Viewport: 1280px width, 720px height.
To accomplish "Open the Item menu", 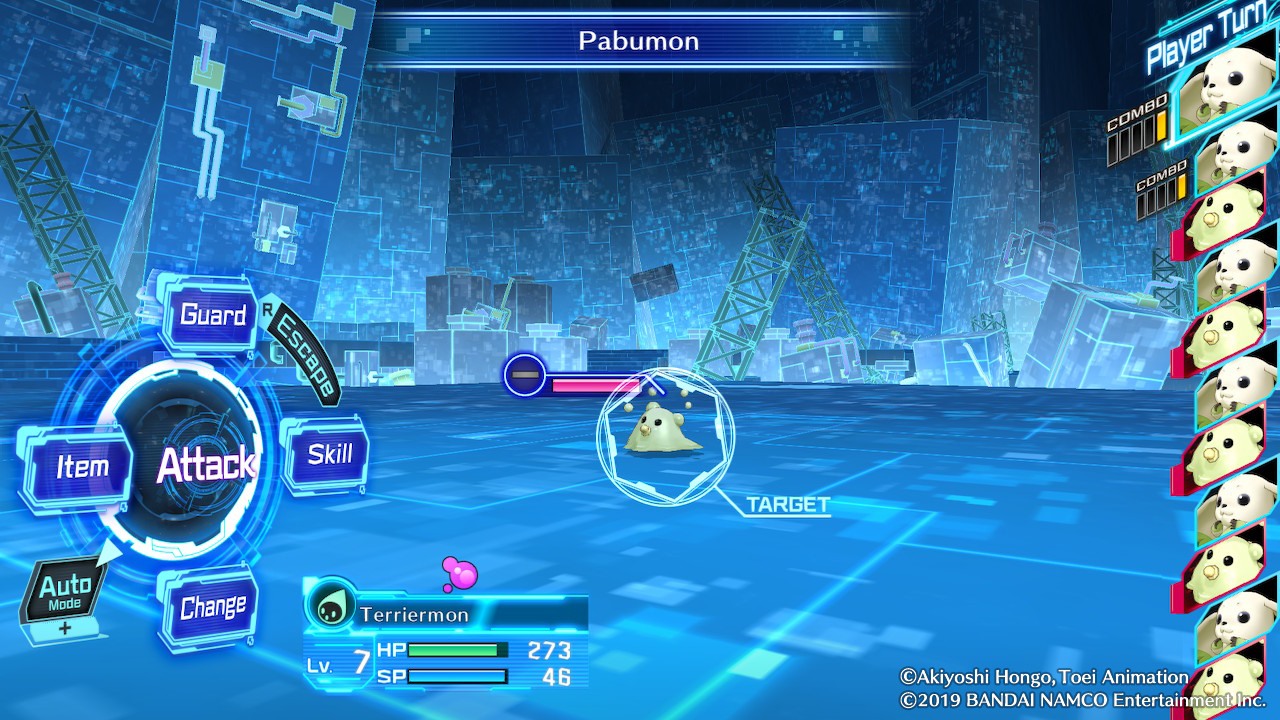I will [81, 466].
